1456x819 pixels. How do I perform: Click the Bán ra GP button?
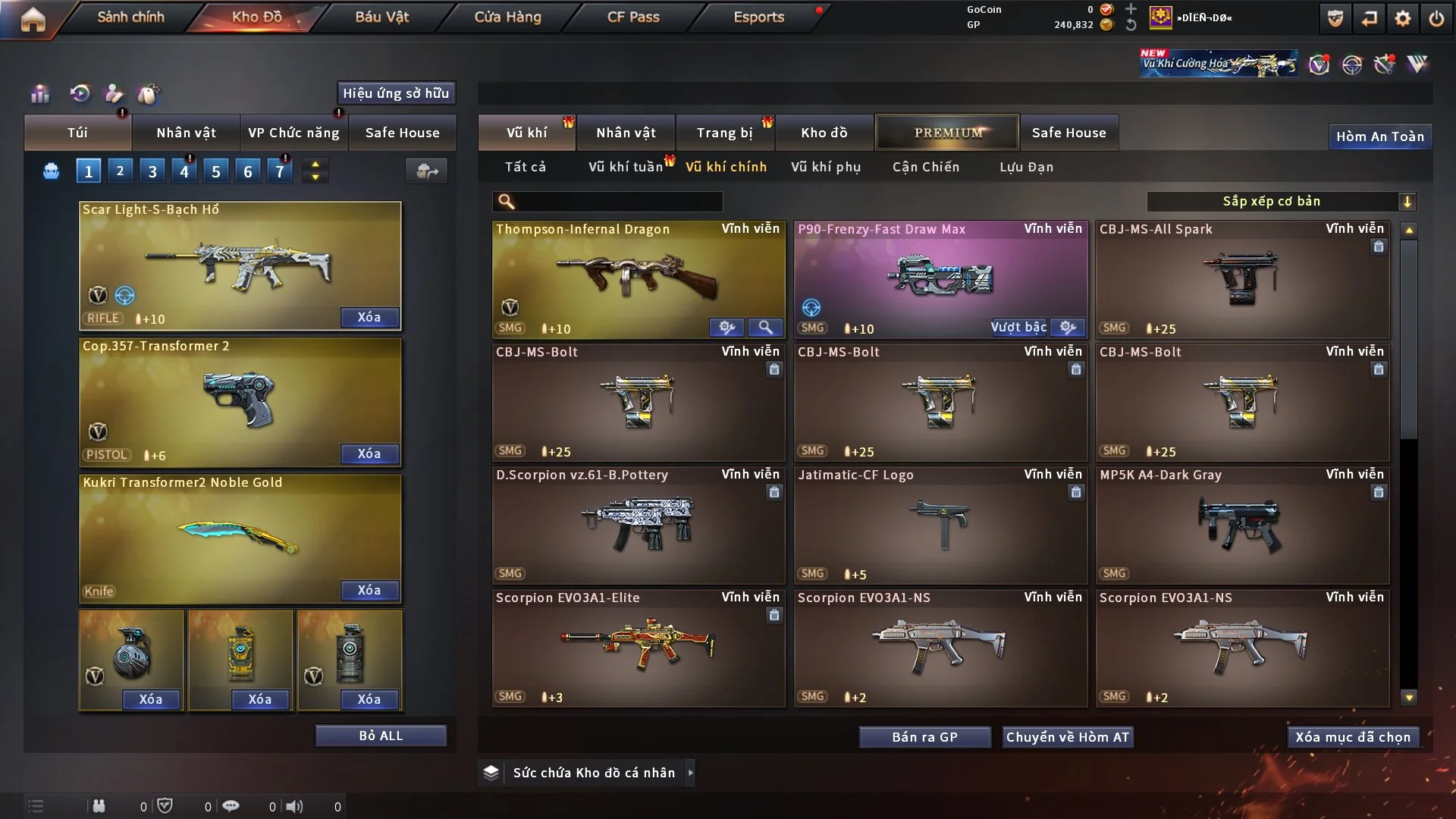[924, 737]
